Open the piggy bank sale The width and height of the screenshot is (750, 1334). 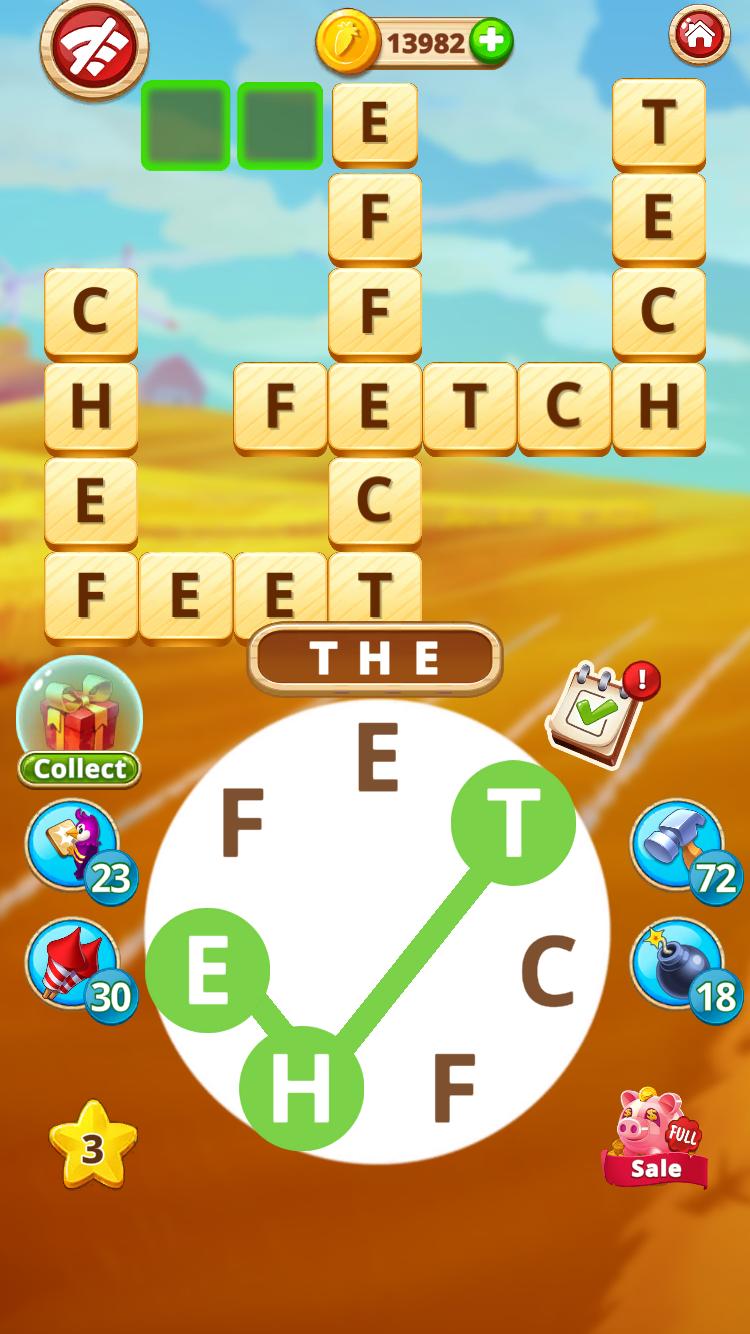tap(656, 1138)
